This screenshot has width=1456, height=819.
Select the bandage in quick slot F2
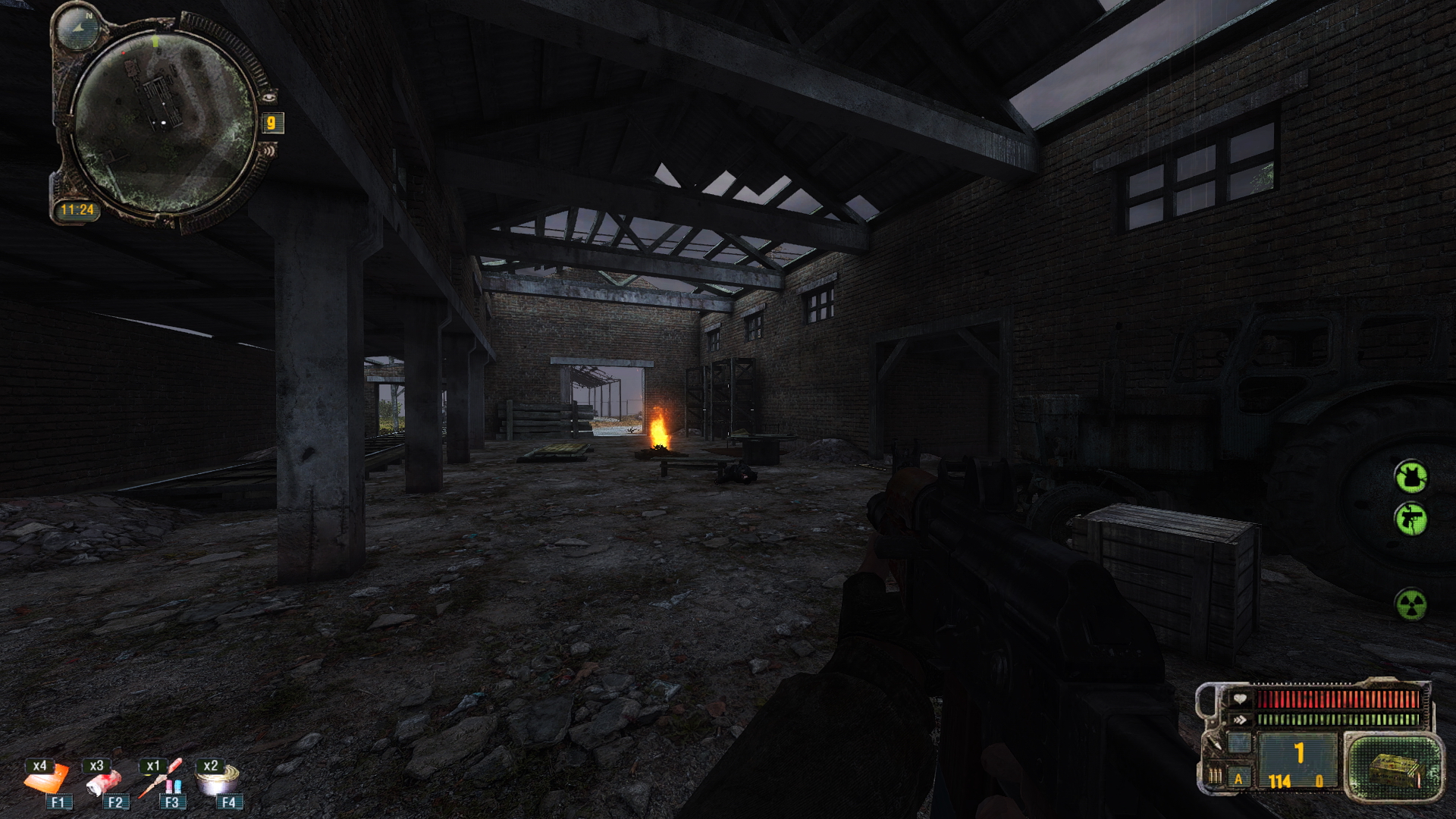(103, 781)
